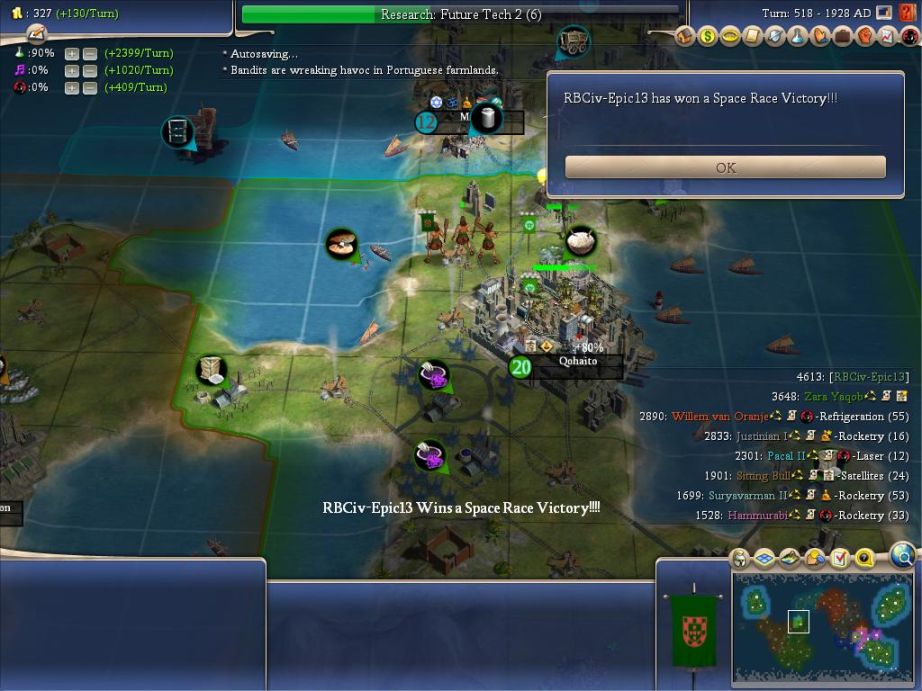The height and width of the screenshot is (691, 922).
Task: Decrease the research rate with its minus button
Action: pos(89,54)
